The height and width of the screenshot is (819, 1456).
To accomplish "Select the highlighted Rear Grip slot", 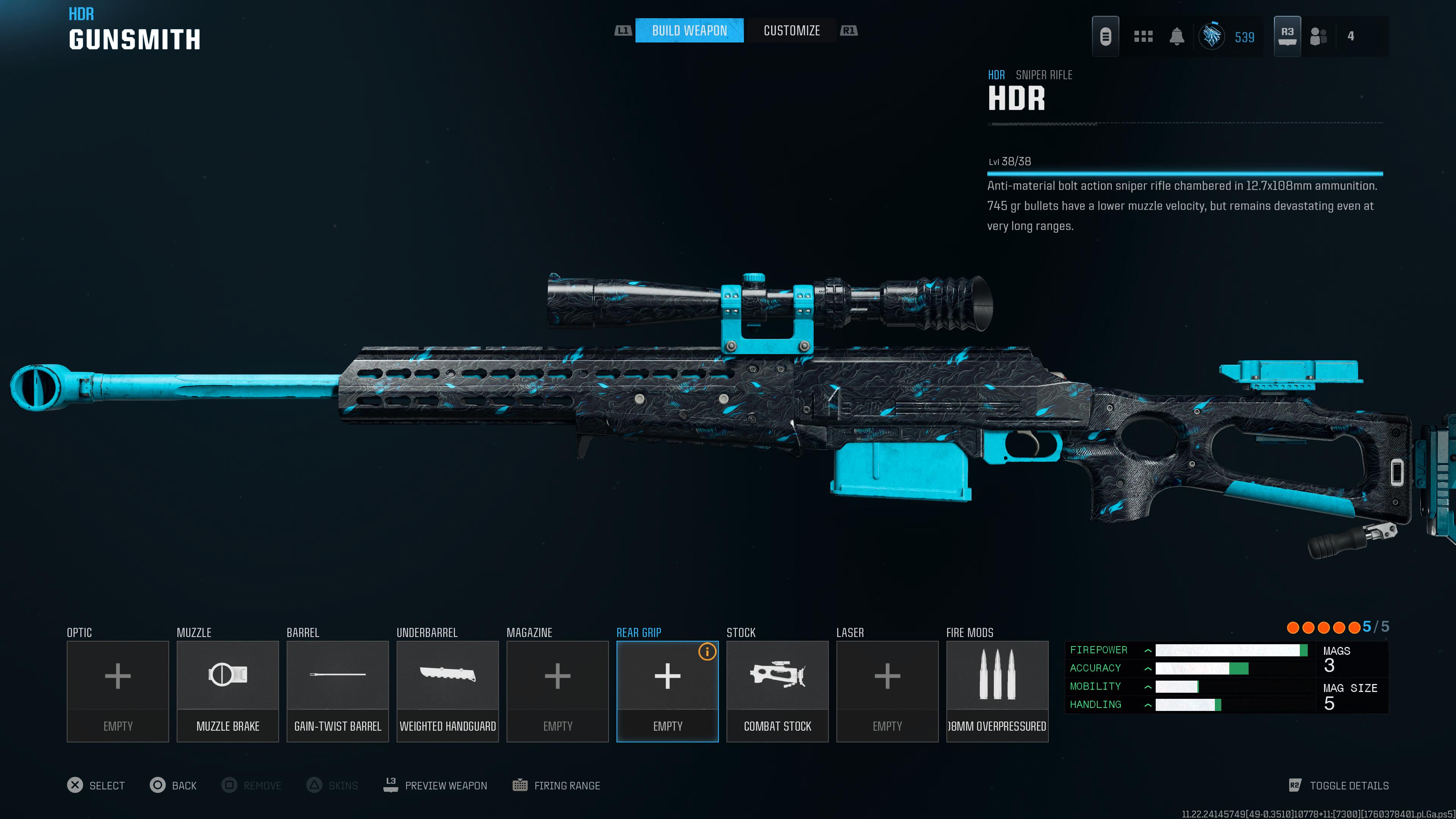I will [x=667, y=691].
